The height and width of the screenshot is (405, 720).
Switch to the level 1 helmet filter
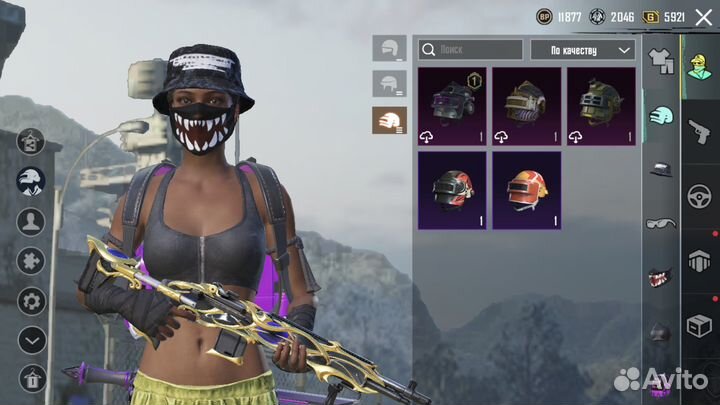coord(389,47)
